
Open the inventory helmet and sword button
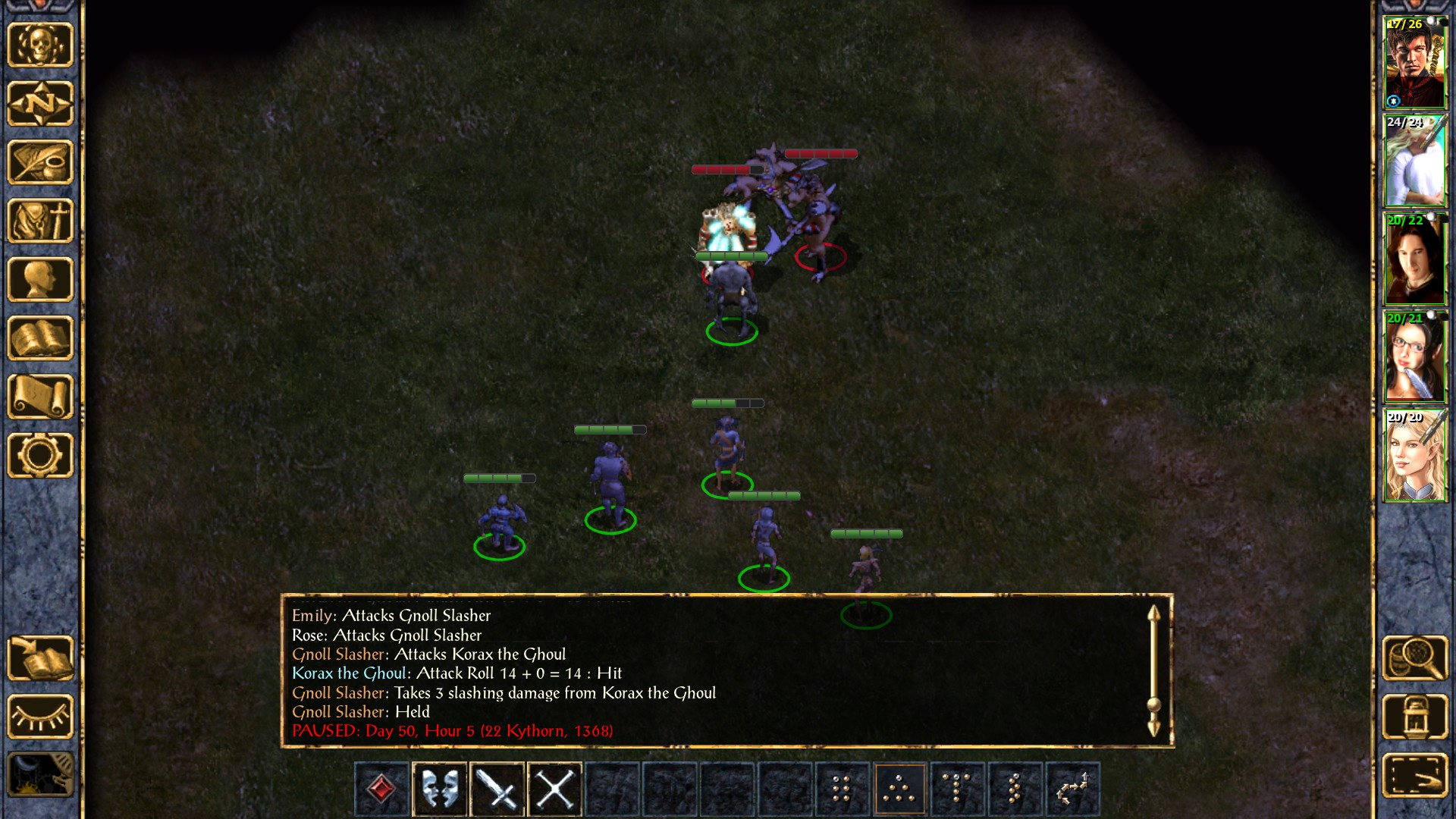coord(40,221)
